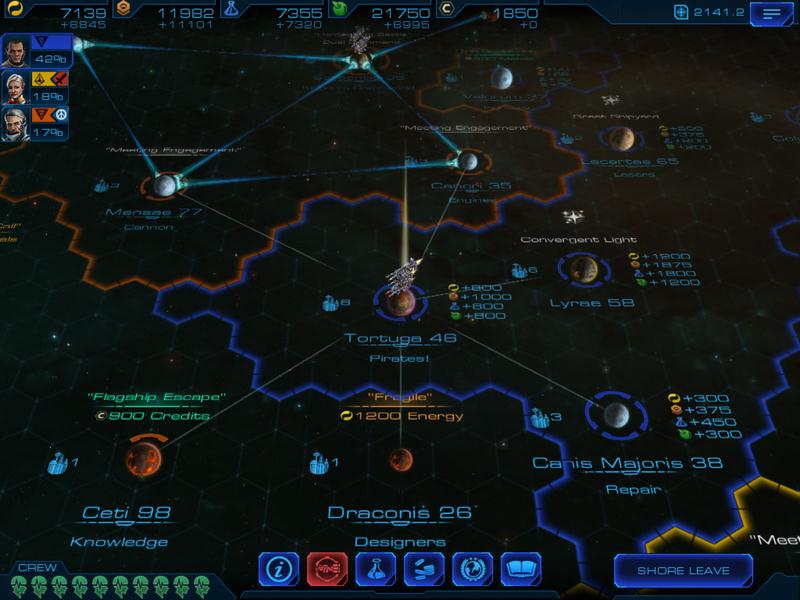
Task: Choose the Lyrae 58 planet
Action: click(x=585, y=268)
